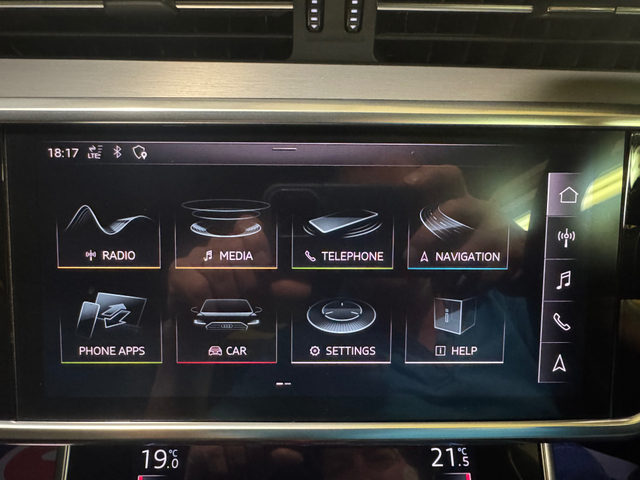Pull down the top notification handle
Viewport: 640px width, 480px height.
284,149
